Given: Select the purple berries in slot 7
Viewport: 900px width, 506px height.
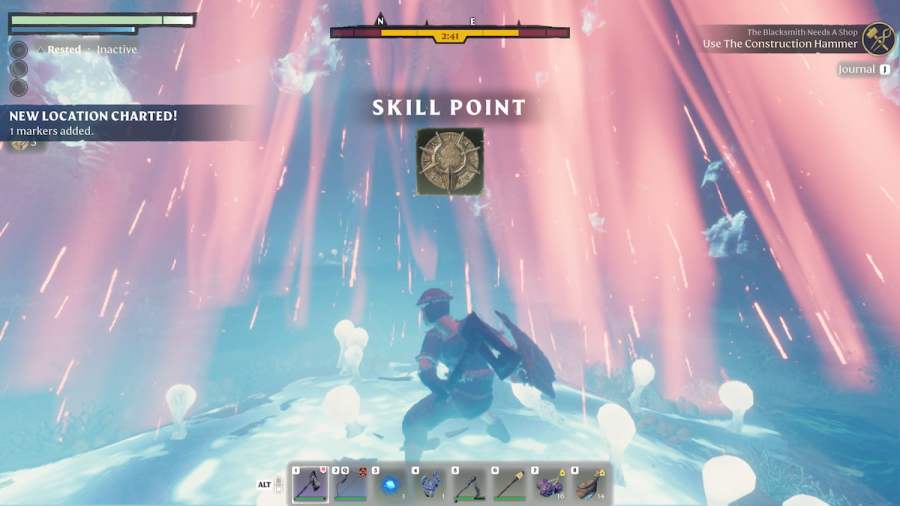Looking at the screenshot, I should (550, 485).
